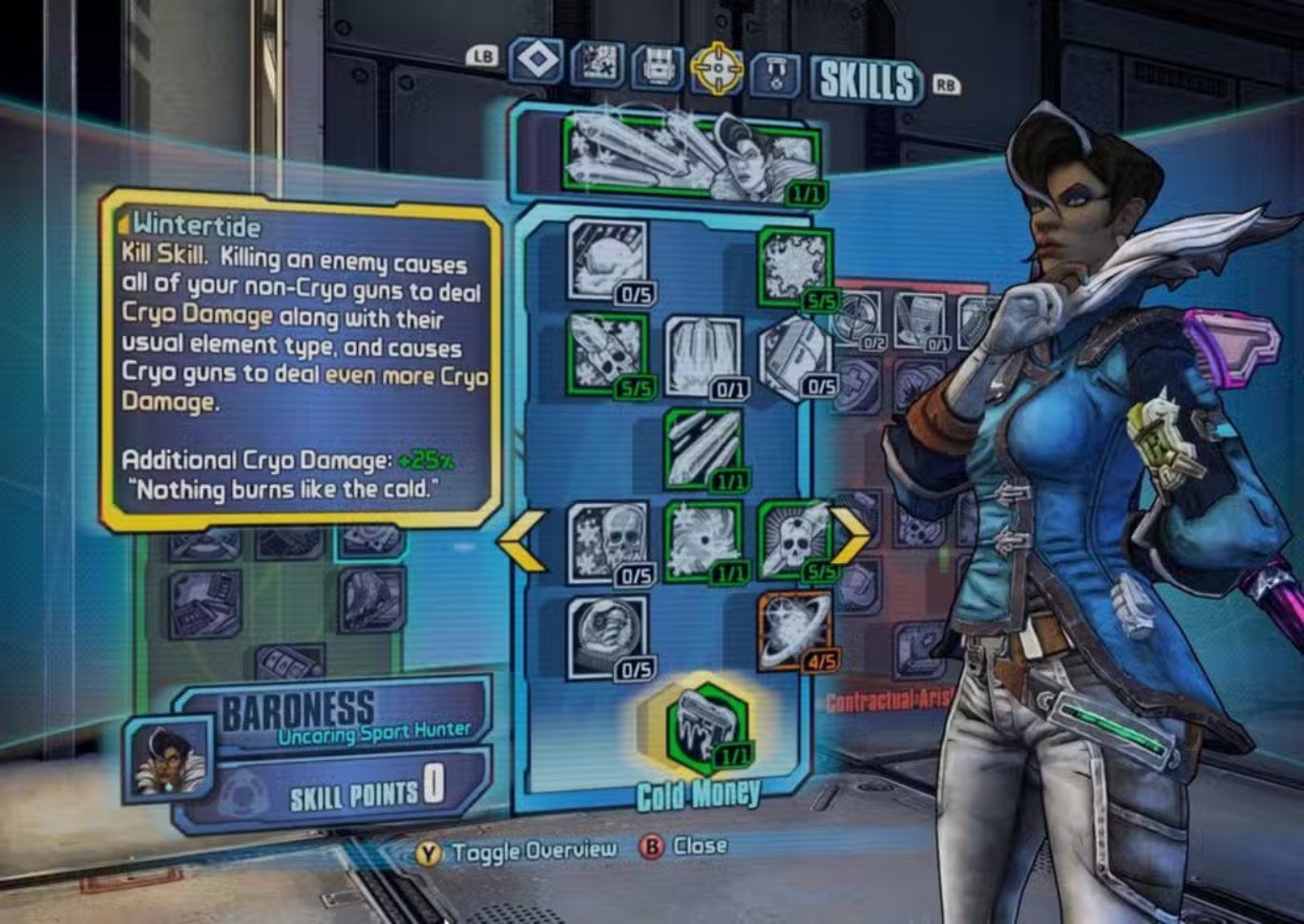Image resolution: width=1304 pixels, height=924 pixels.
Task: Select the Cold-As-Ice action skill portrait
Action: (x=692, y=155)
